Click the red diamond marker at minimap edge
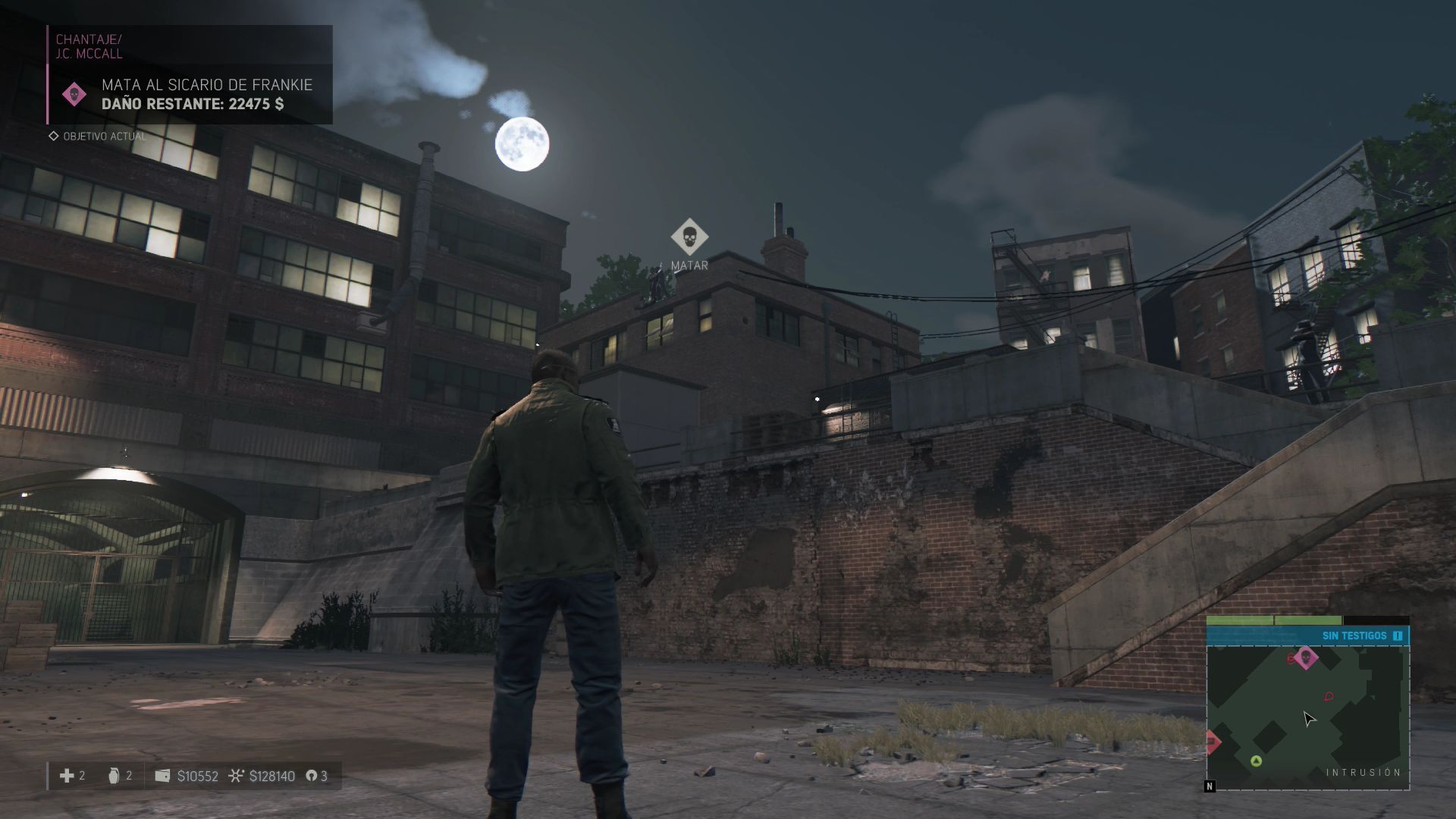Viewport: 1456px width, 819px height. tap(1212, 741)
